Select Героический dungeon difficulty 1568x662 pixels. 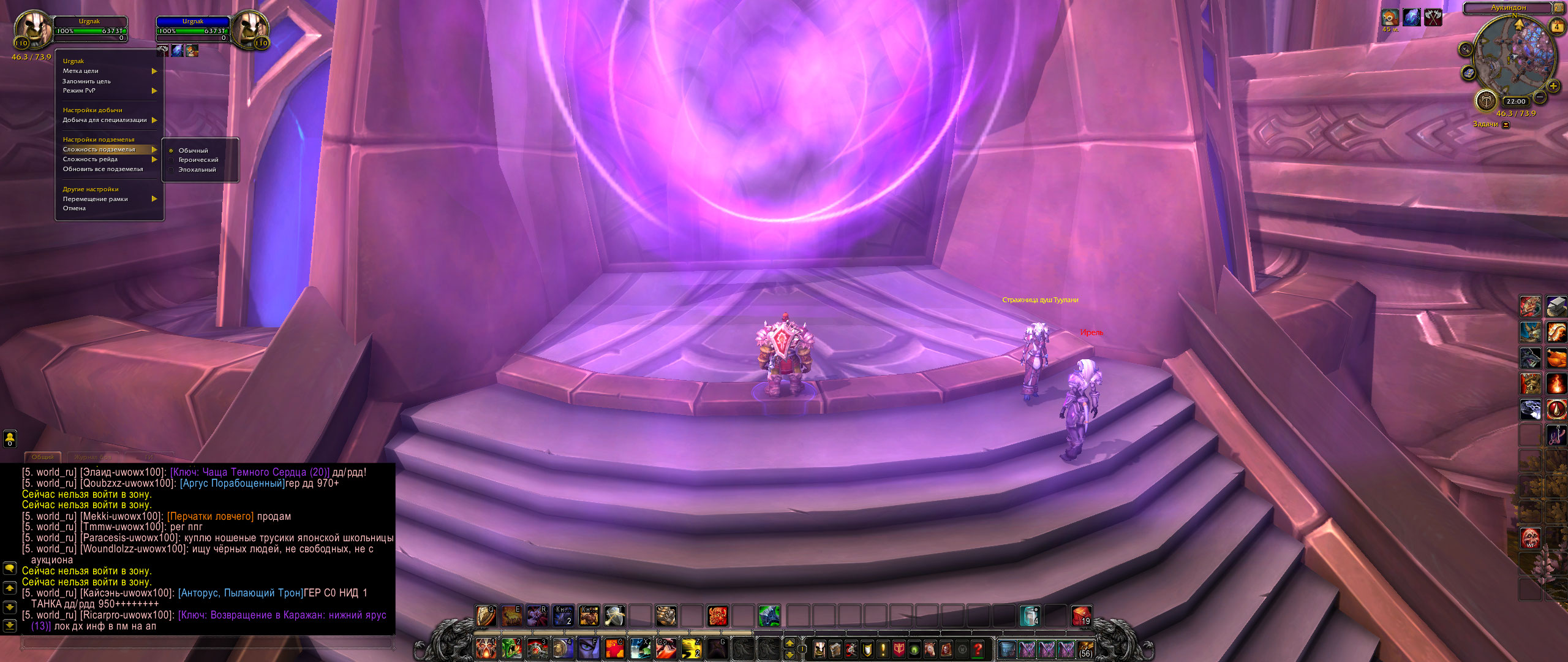tap(197, 160)
